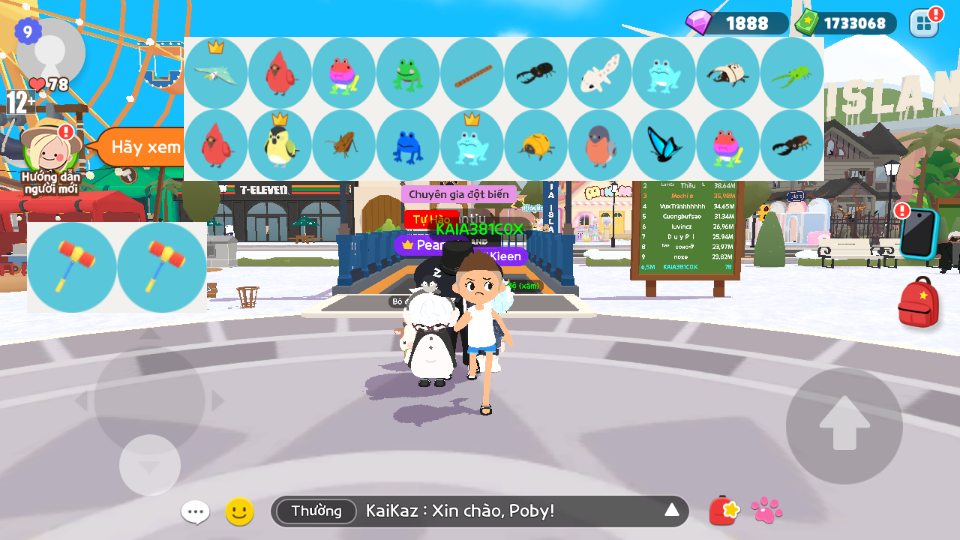Select the crowned yellow bird slot
Image resolution: width=960 pixels, height=540 pixels.
pyautogui.click(x=280, y=145)
